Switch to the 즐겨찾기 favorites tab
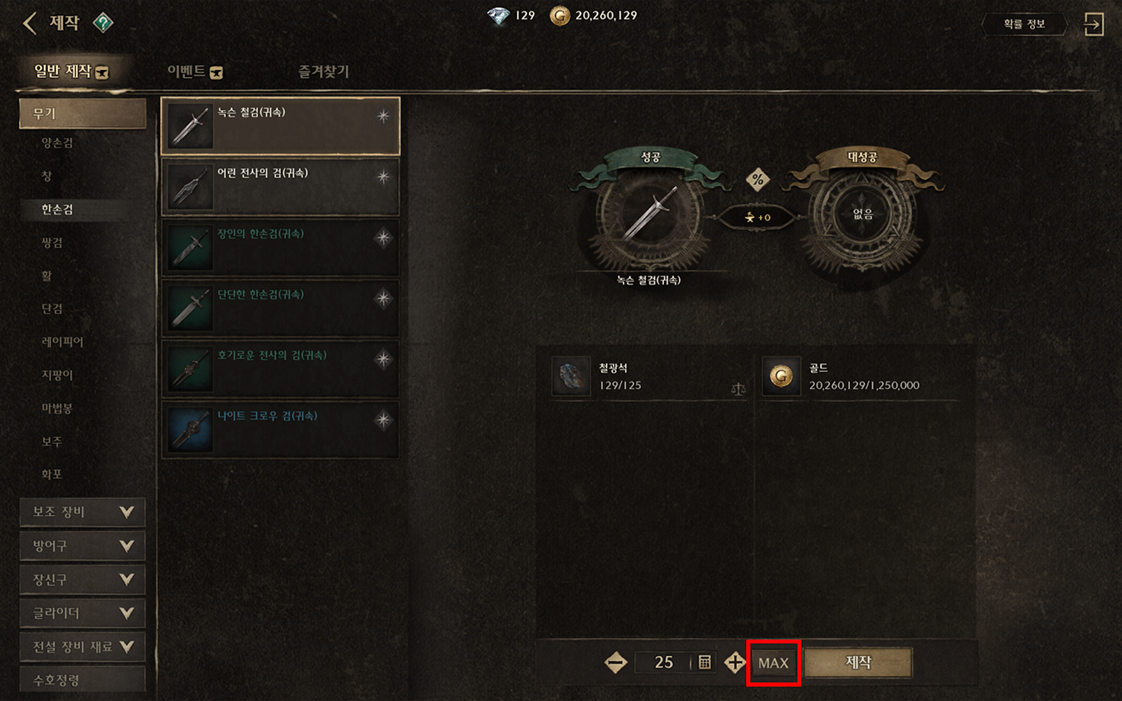 tap(323, 72)
